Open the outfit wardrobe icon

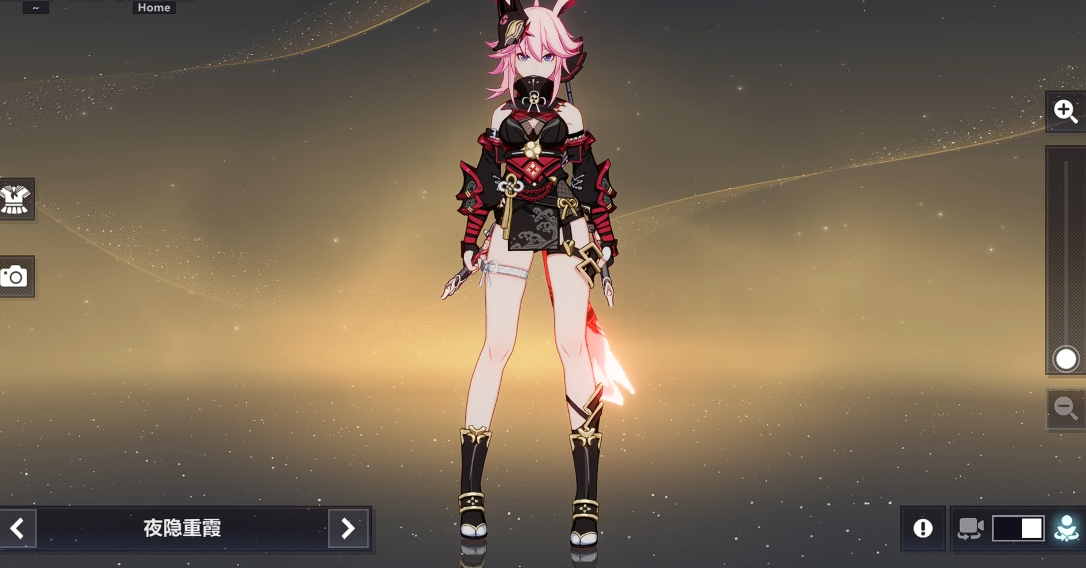point(16,200)
